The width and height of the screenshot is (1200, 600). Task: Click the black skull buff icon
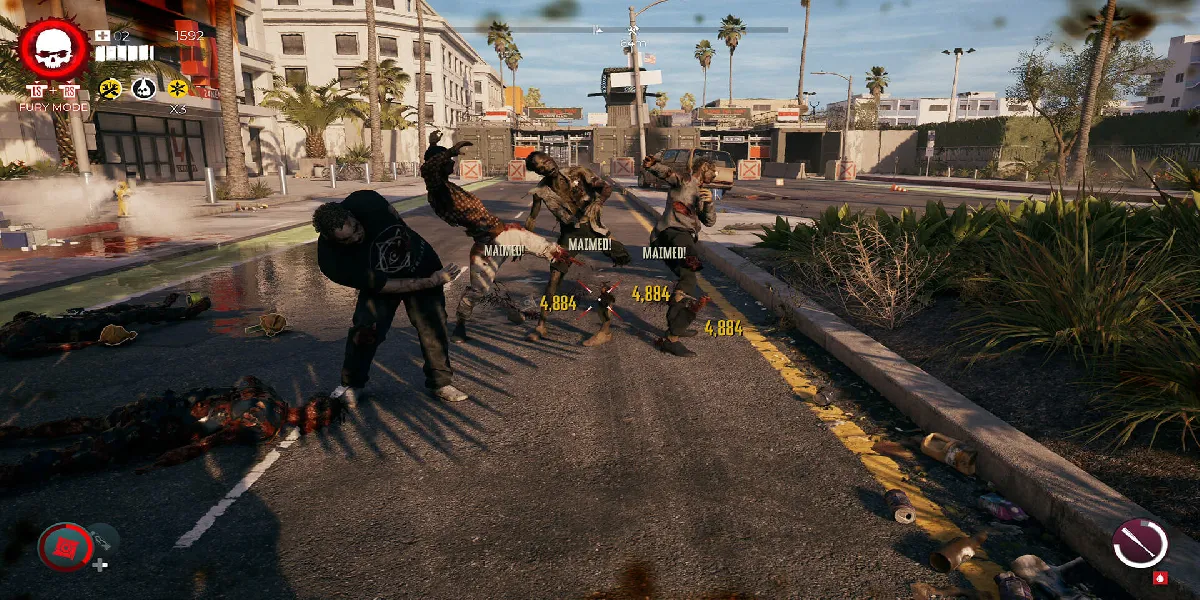pos(144,89)
